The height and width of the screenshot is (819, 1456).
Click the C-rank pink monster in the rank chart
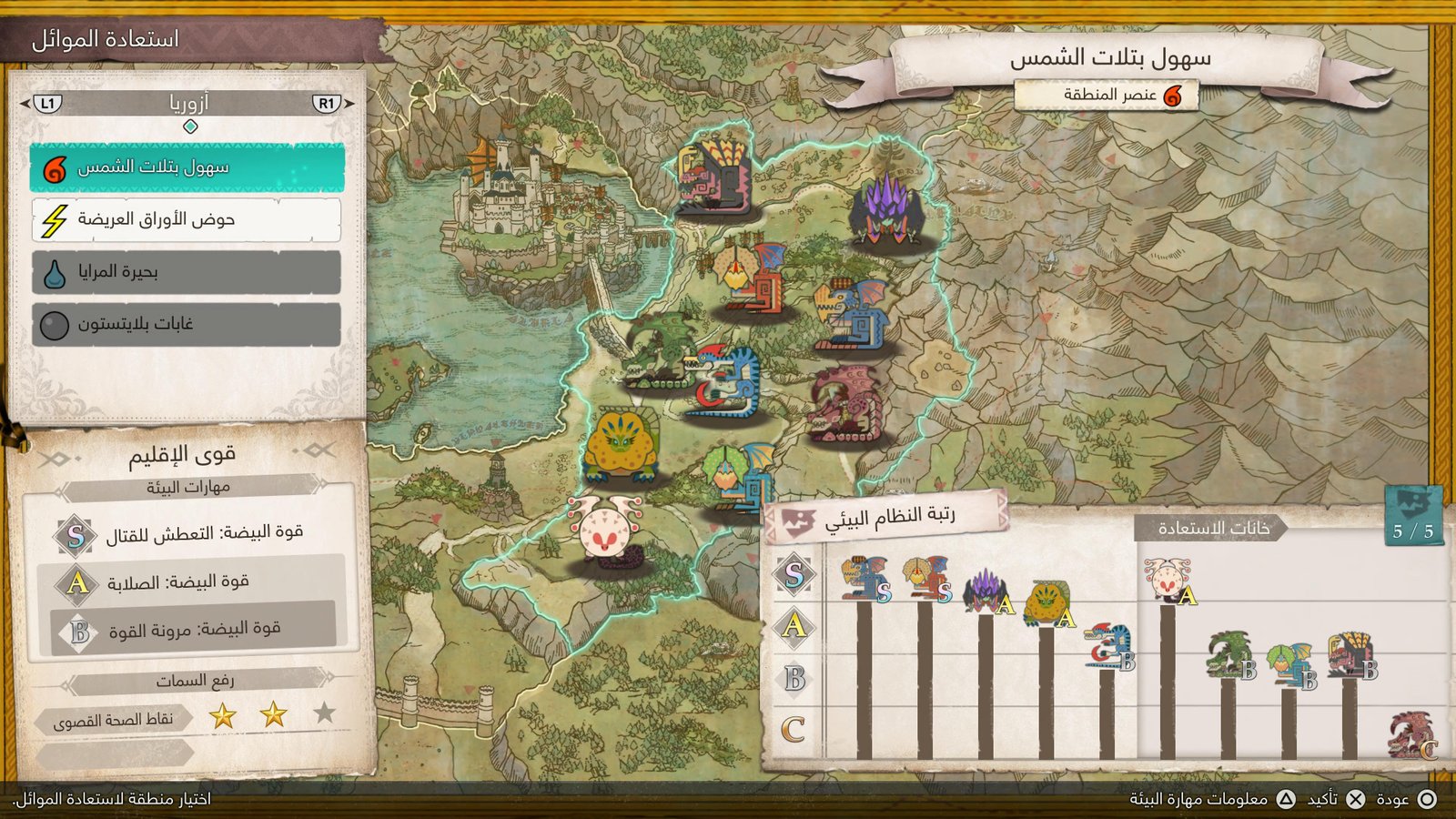click(1410, 735)
